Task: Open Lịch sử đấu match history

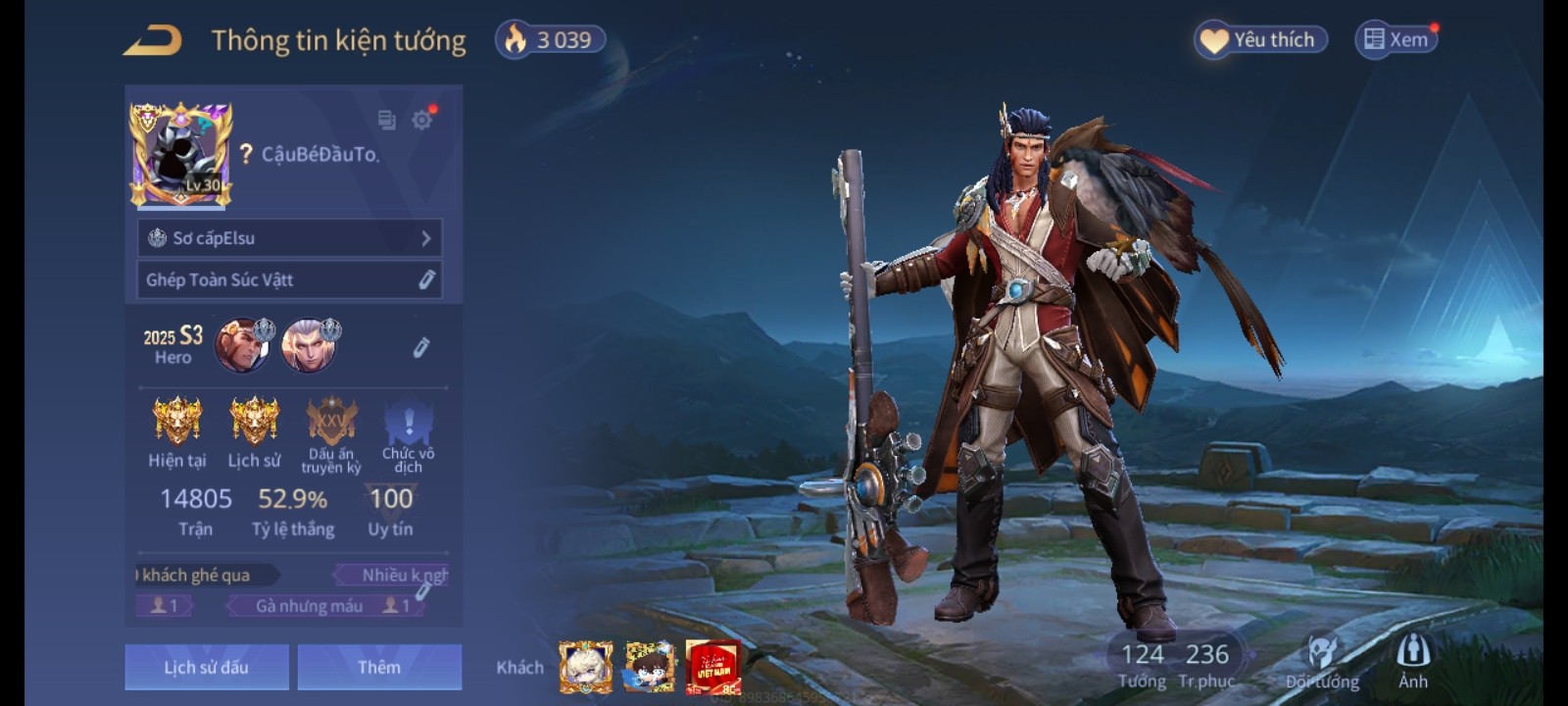Action: pos(207,667)
